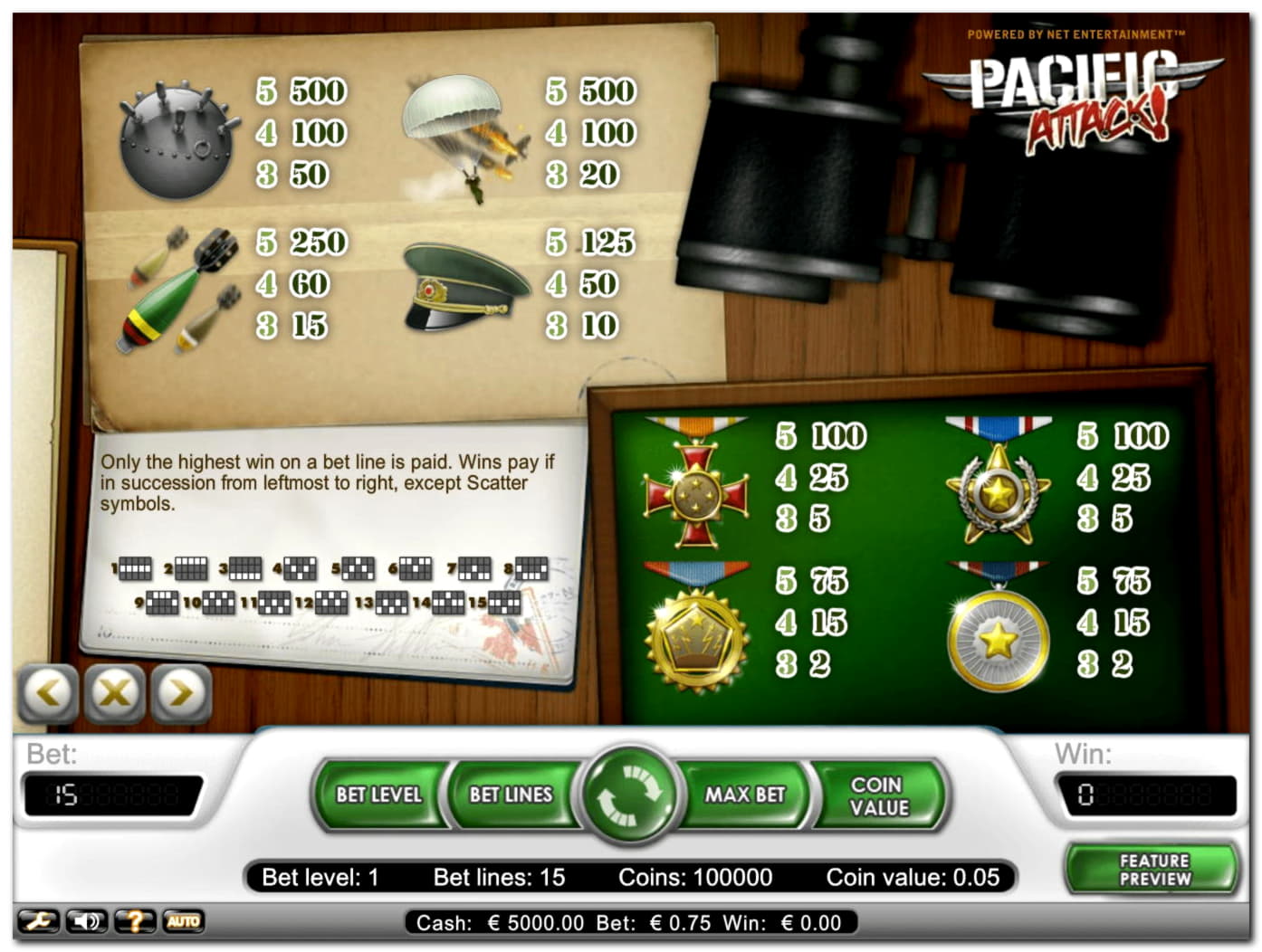Go to the previous paytable page
Image resolution: width=1262 pixels, height=952 pixels.
[48, 693]
